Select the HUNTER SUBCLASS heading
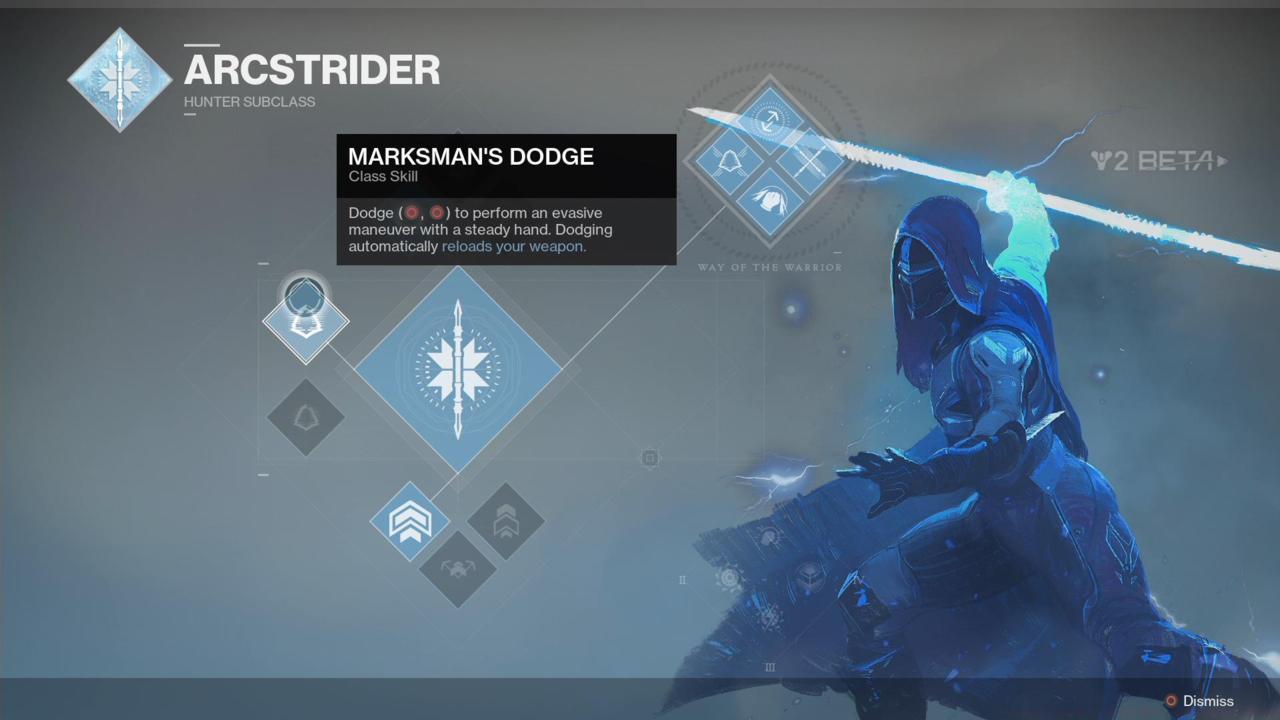 coord(249,101)
